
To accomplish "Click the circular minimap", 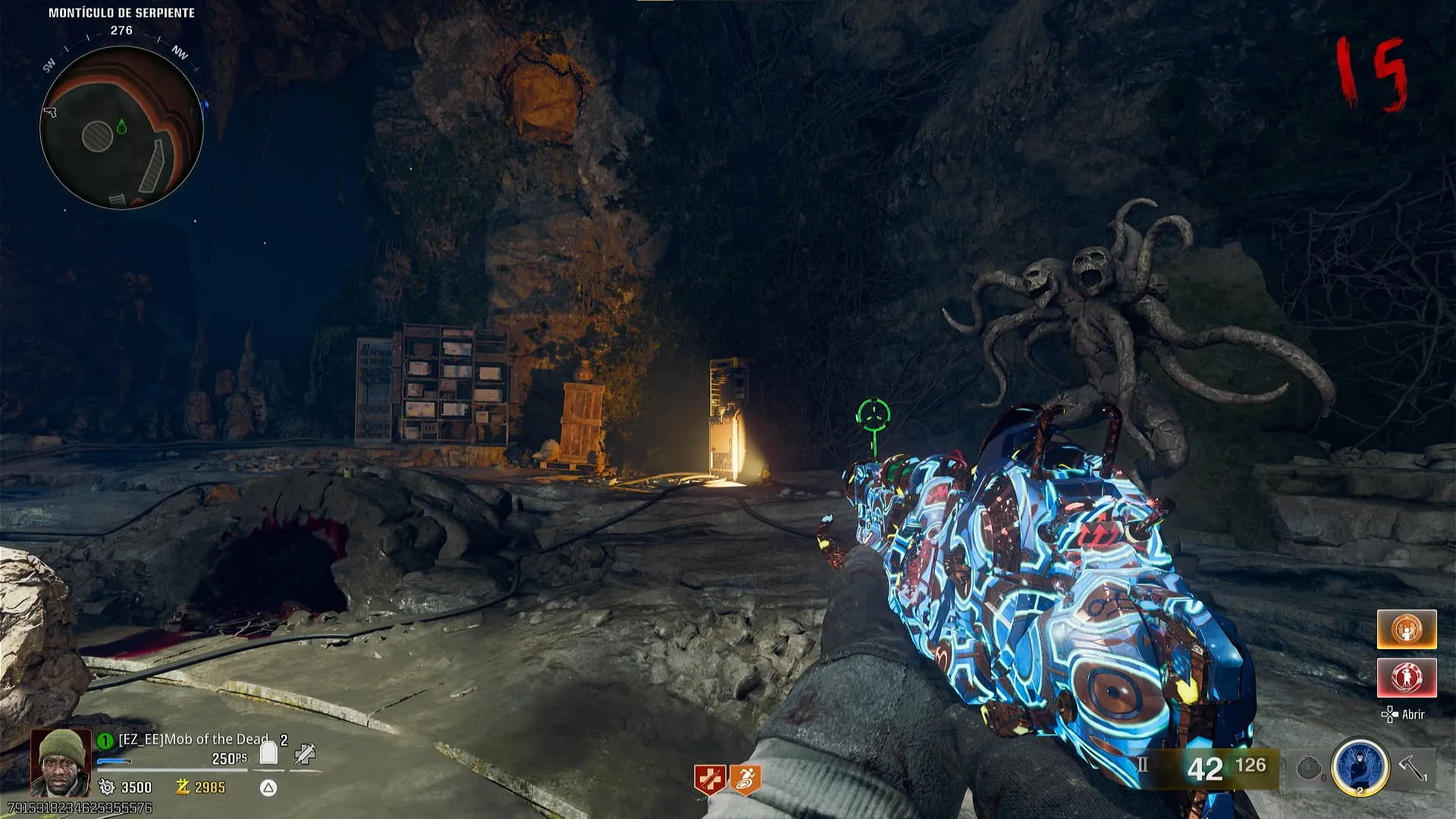I will [x=121, y=127].
